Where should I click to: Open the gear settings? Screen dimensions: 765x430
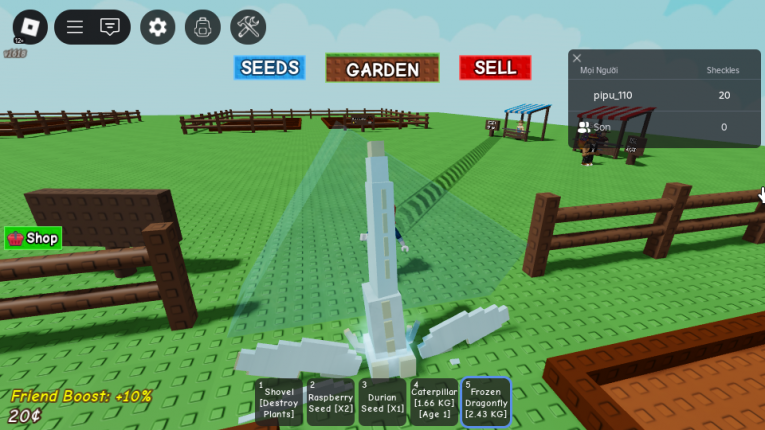(157, 27)
